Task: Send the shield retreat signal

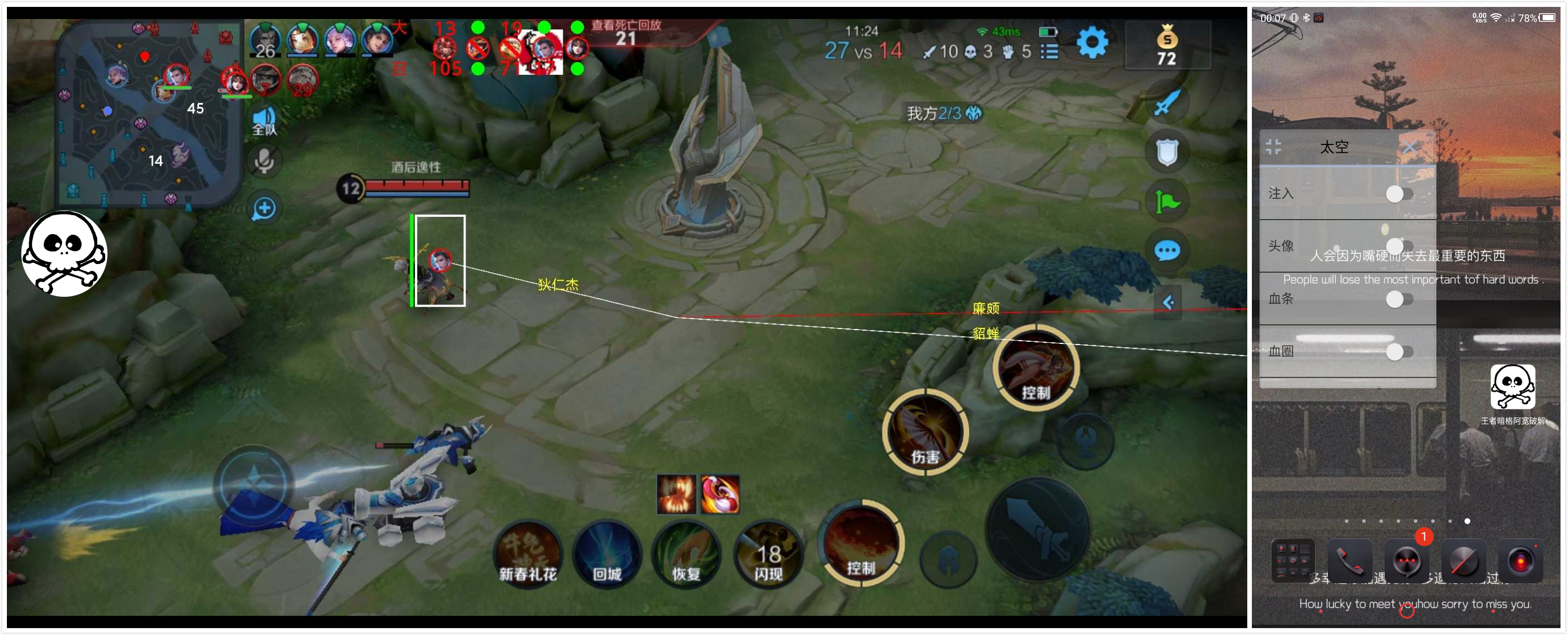Action: point(1166,152)
